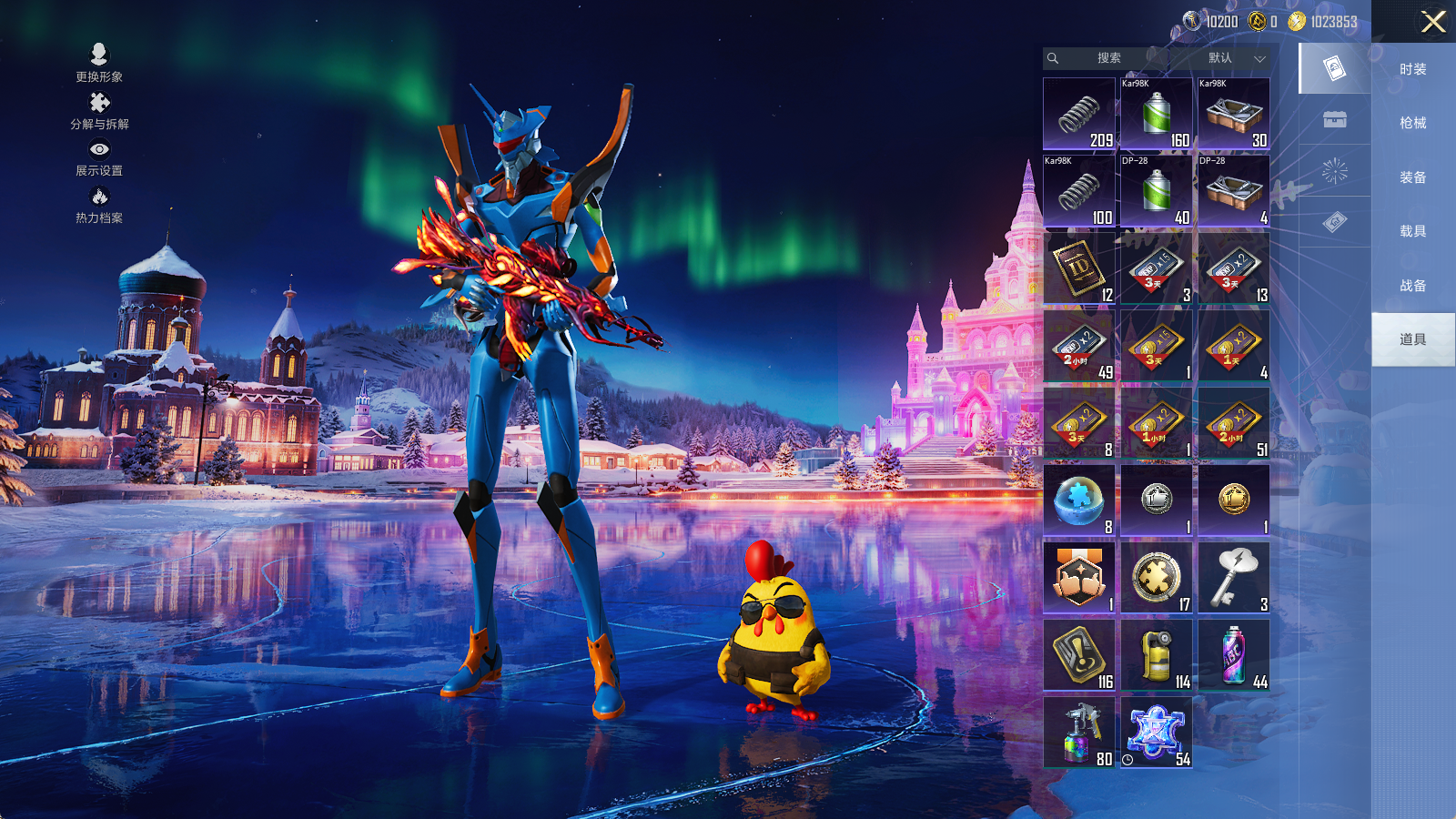Open the 默认 sort dropdown

(x=1235, y=58)
